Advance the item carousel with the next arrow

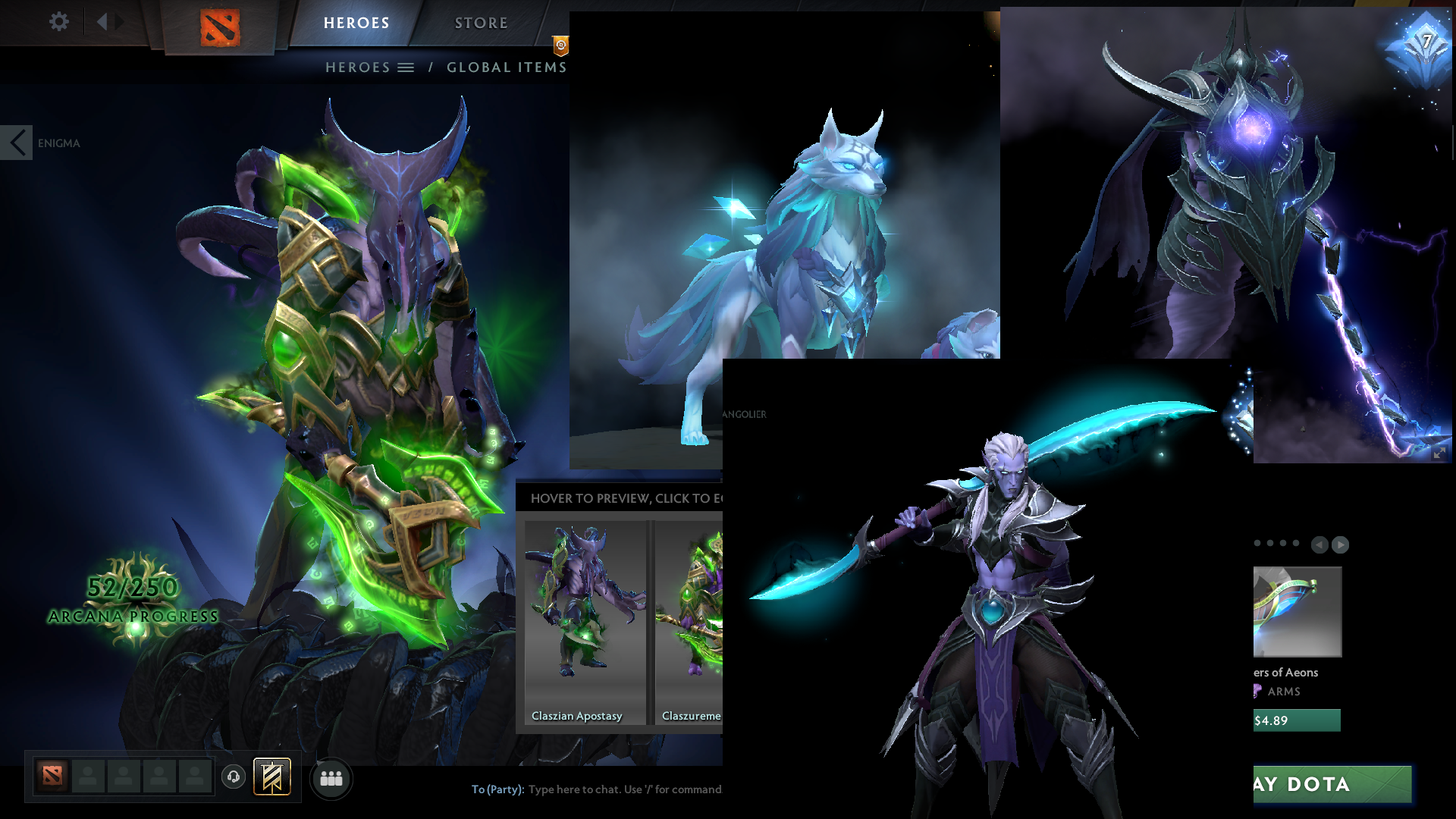tap(1339, 544)
